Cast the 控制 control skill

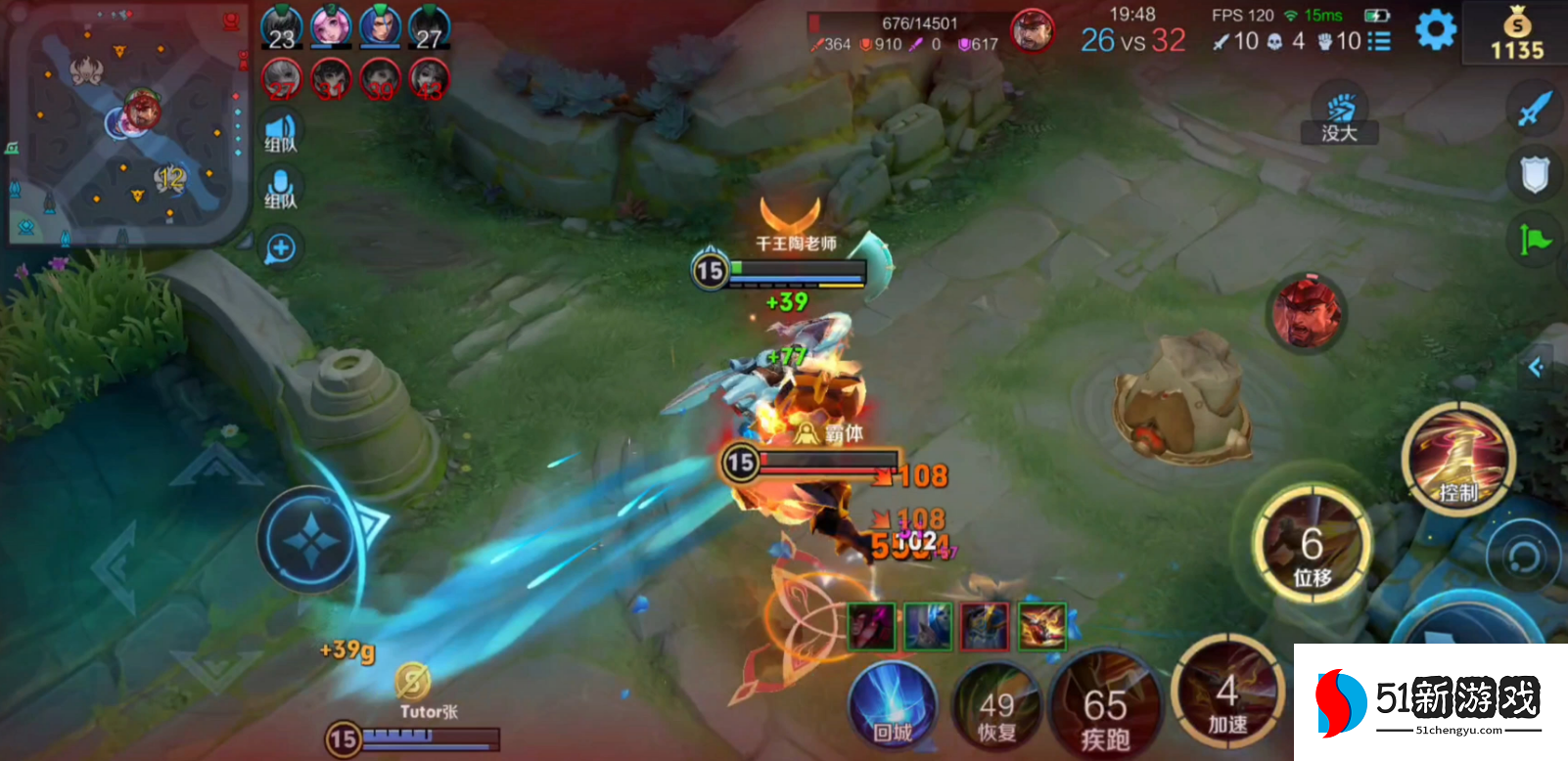tap(1457, 459)
